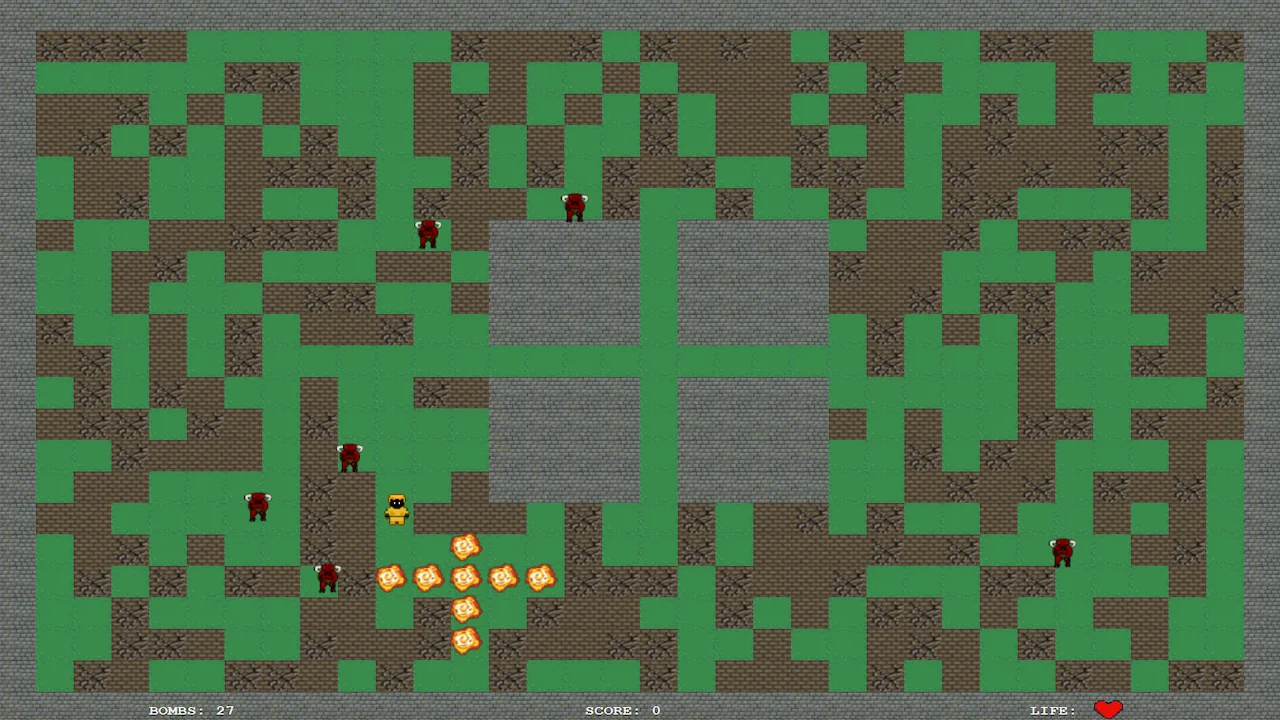Click the red enemy near the top wall
The width and height of the screenshot is (1280, 720).
[x=573, y=204]
